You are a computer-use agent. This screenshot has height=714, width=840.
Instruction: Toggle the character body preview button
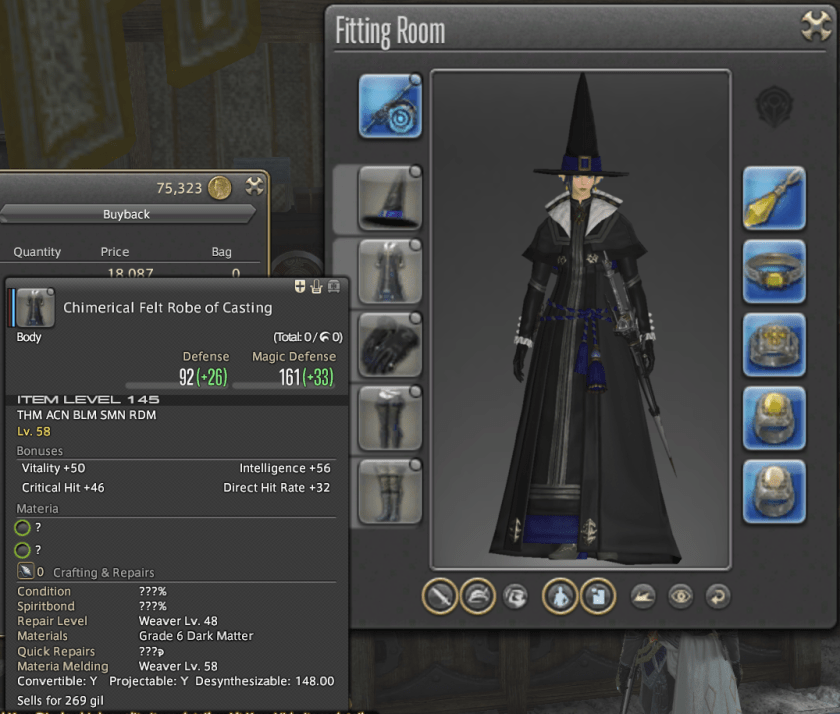coord(559,596)
